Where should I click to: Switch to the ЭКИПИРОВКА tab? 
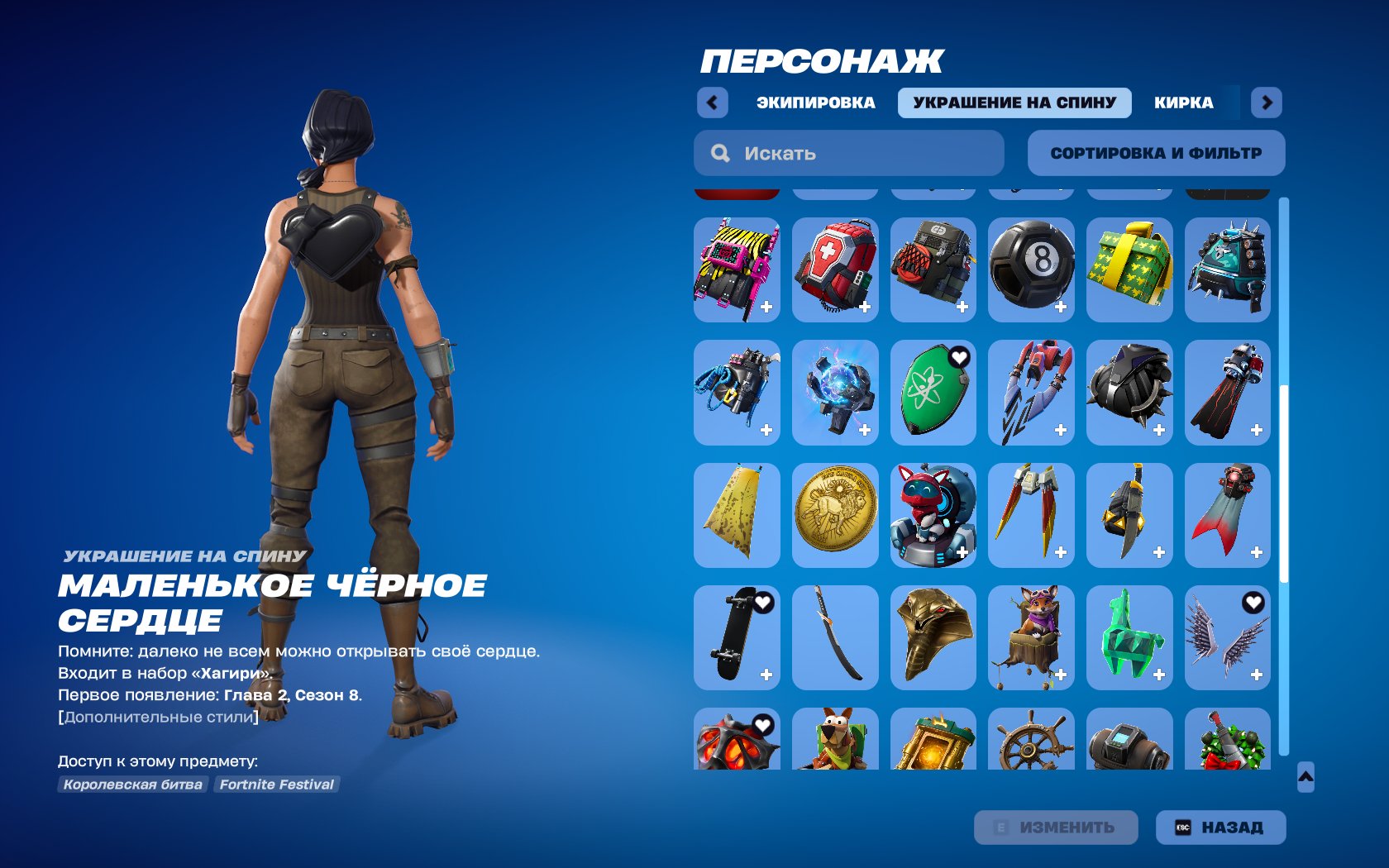click(x=815, y=103)
